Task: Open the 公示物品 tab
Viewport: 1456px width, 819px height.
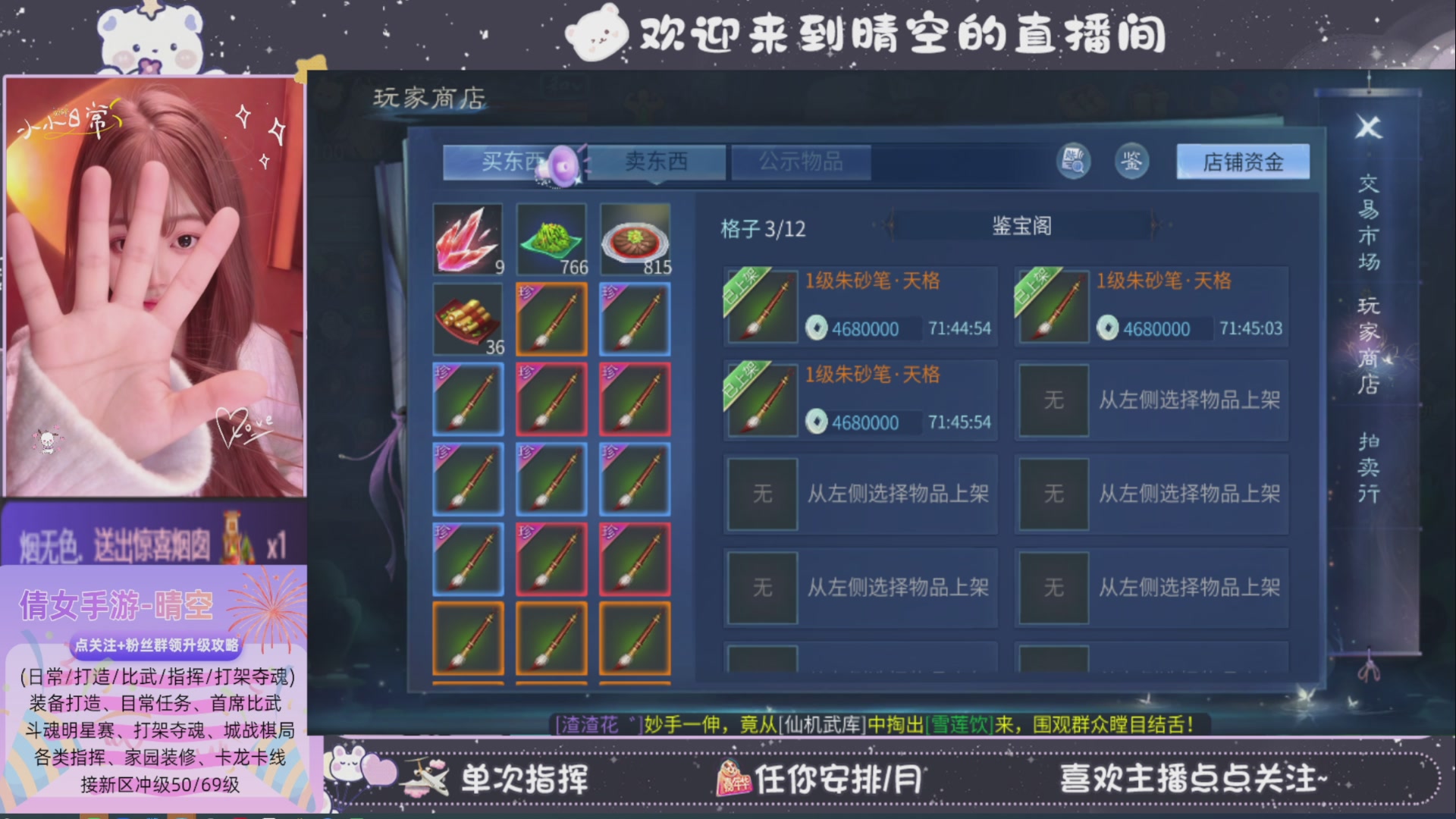Action: click(802, 162)
